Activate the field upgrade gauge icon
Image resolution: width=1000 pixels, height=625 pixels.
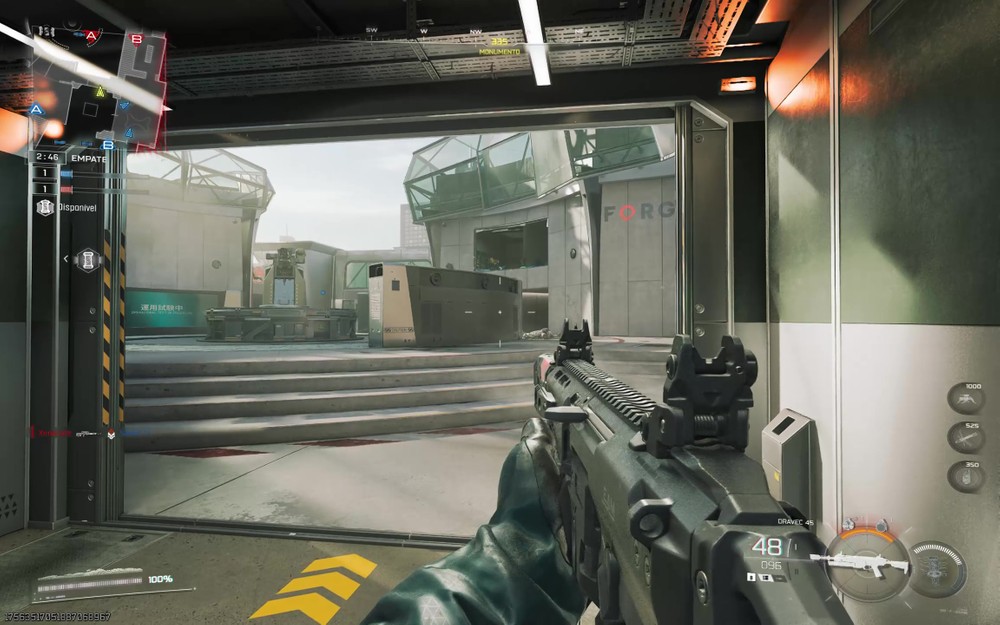[937, 568]
